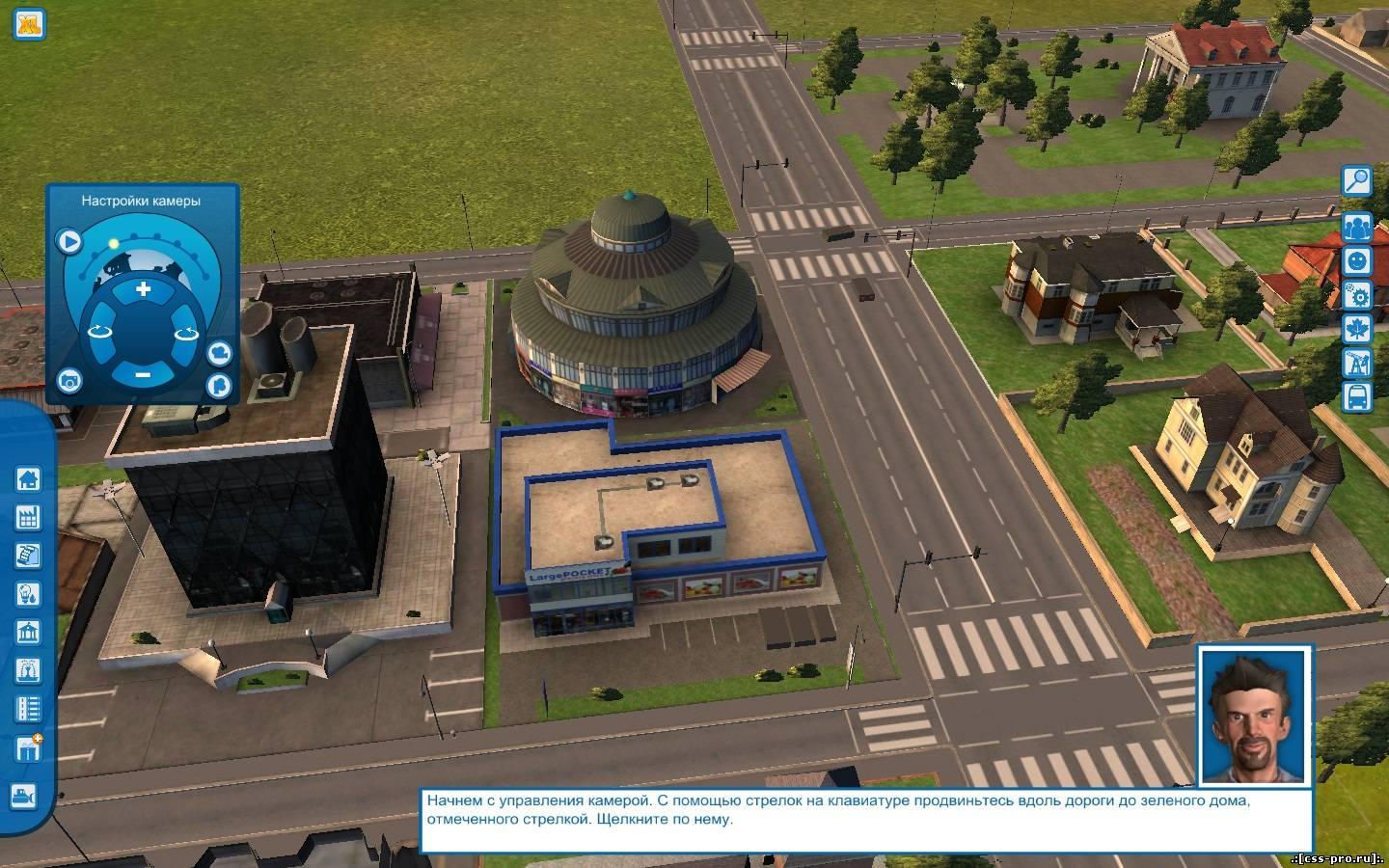The height and width of the screenshot is (868, 1389).
Task: Zoom out with the camera minus button
Action: [143, 373]
